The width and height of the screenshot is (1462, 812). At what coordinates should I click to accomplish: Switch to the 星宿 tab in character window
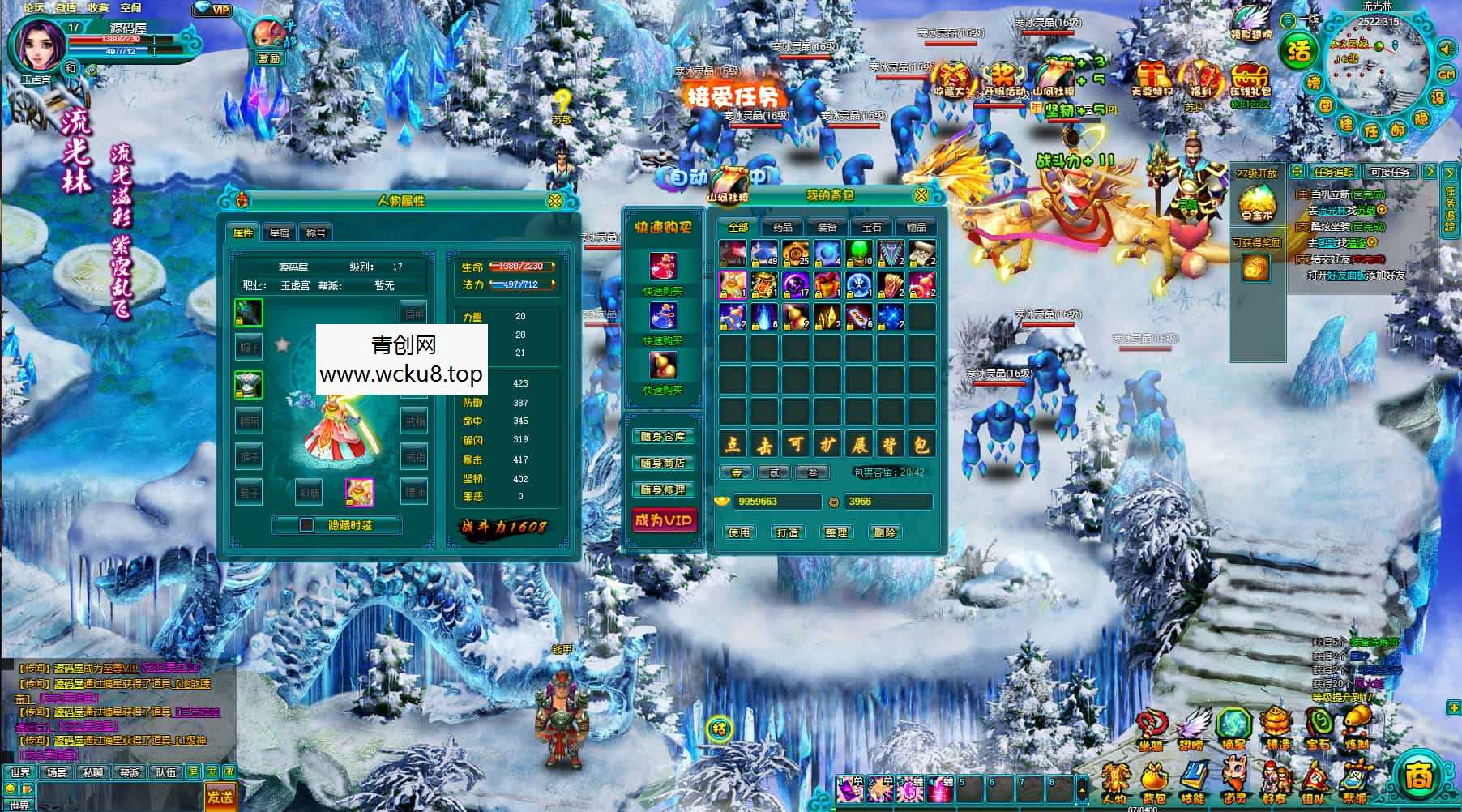pos(280,233)
